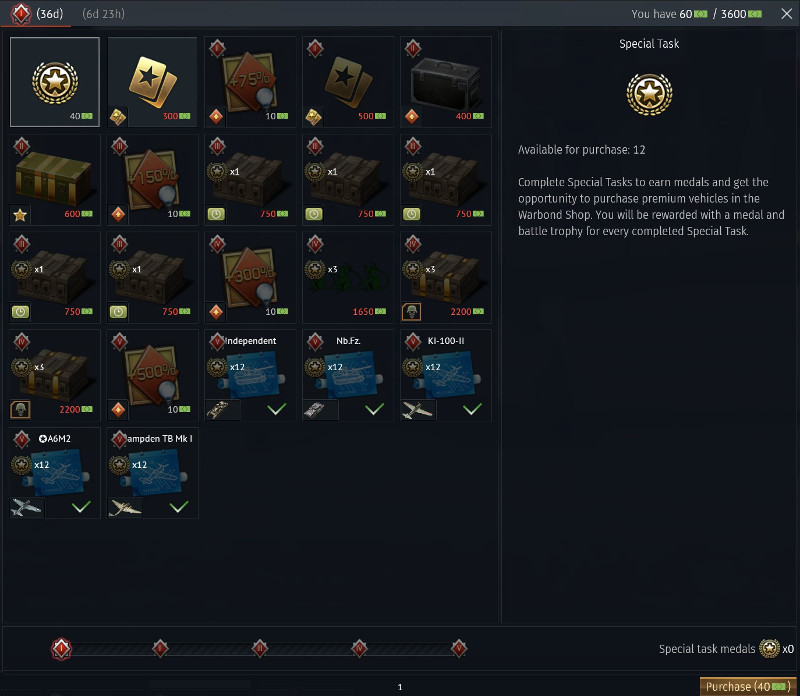Choose the Ki-100-II aircraft blueprint
This screenshot has height=696, width=800.
pos(446,375)
